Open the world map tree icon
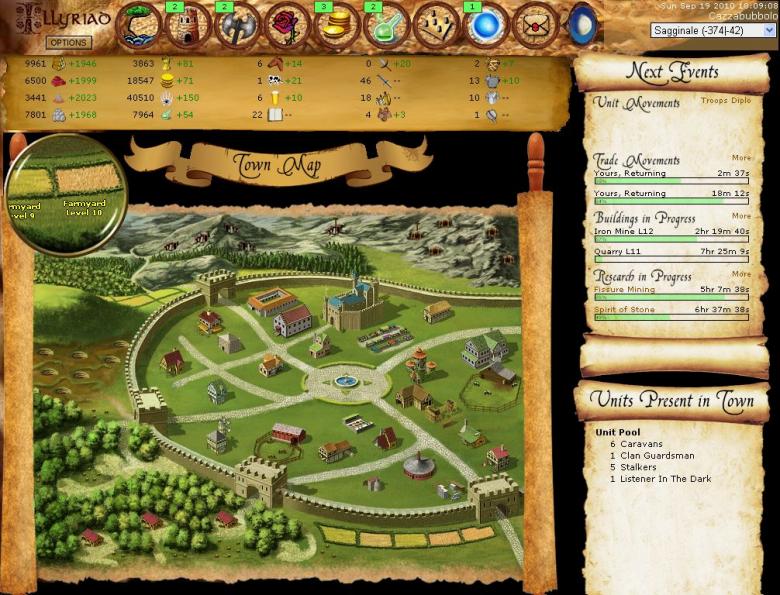This screenshot has width=780, height=595. point(139,26)
